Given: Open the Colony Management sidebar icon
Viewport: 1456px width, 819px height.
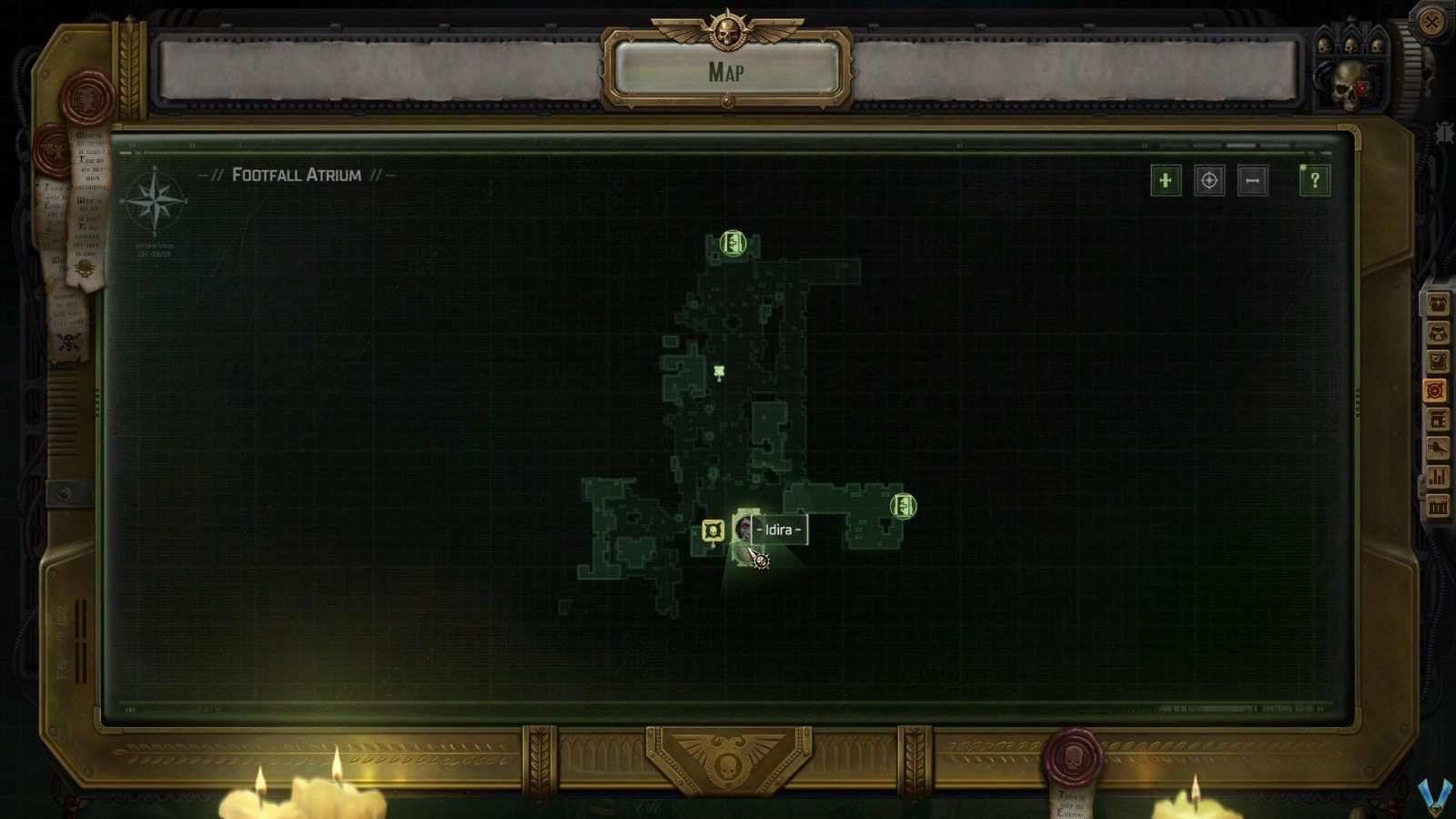Looking at the screenshot, I should (x=1436, y=419).
